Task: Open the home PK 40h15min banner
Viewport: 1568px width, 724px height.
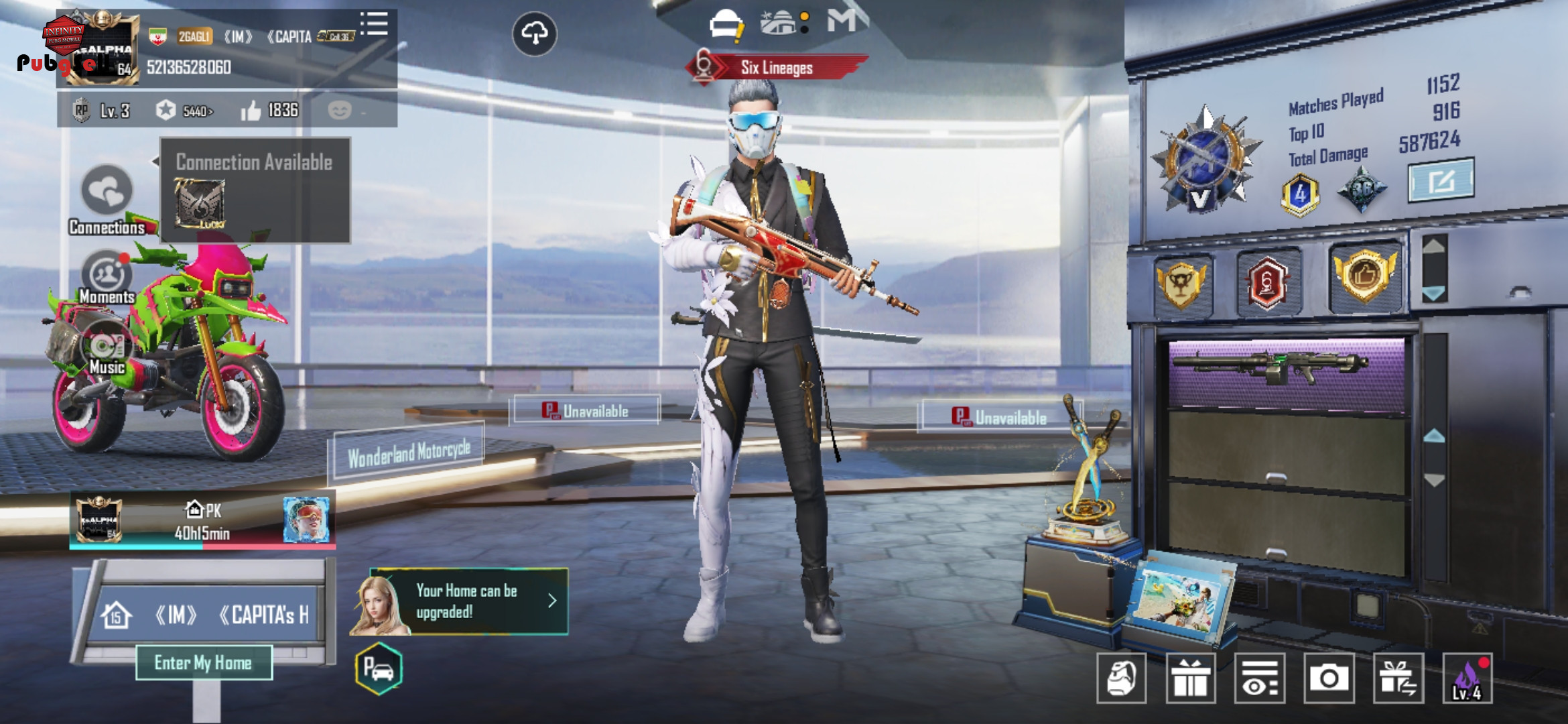Action: (202, 521)
